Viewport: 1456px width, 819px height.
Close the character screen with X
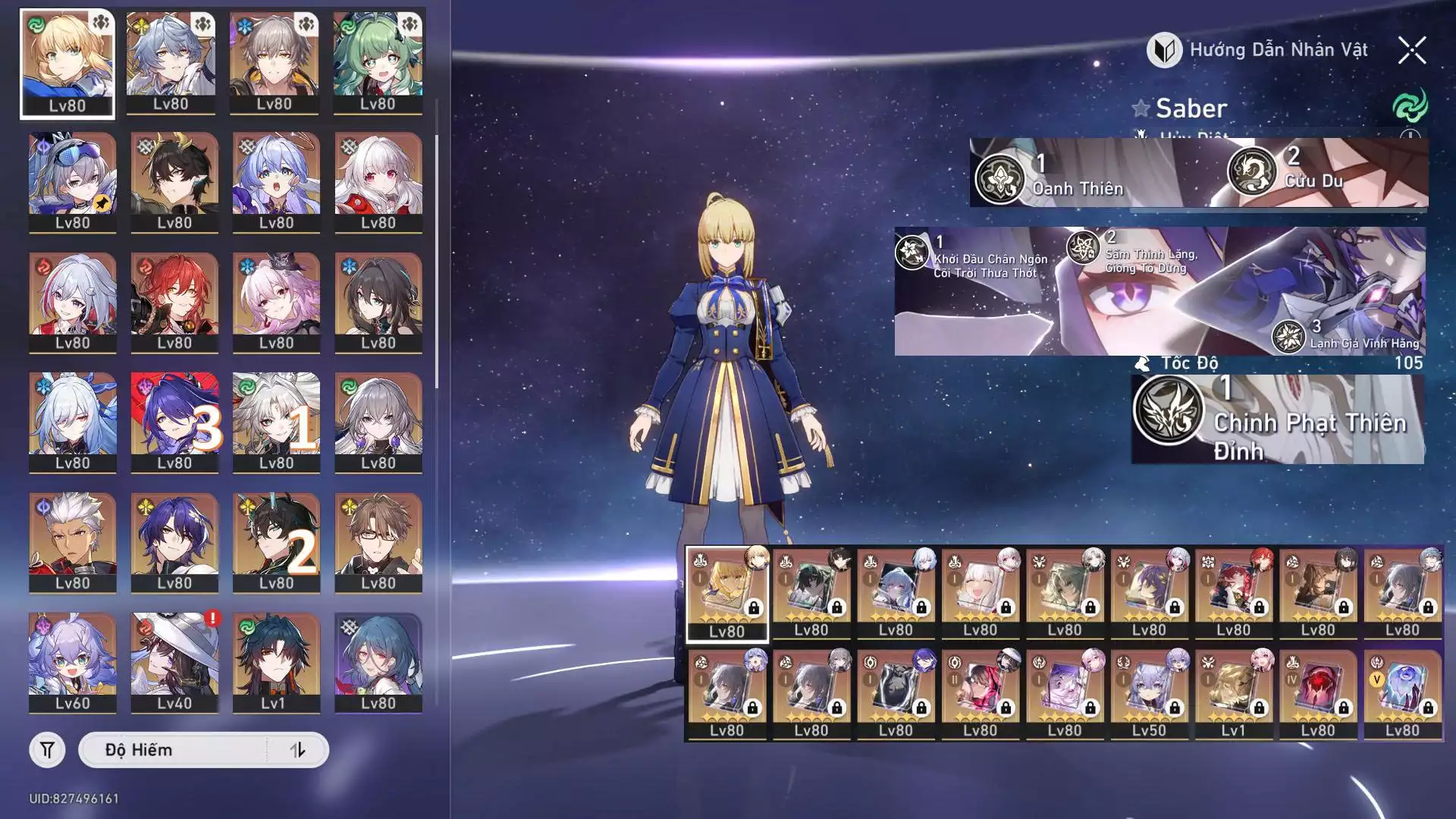[x=1411, y=51]
